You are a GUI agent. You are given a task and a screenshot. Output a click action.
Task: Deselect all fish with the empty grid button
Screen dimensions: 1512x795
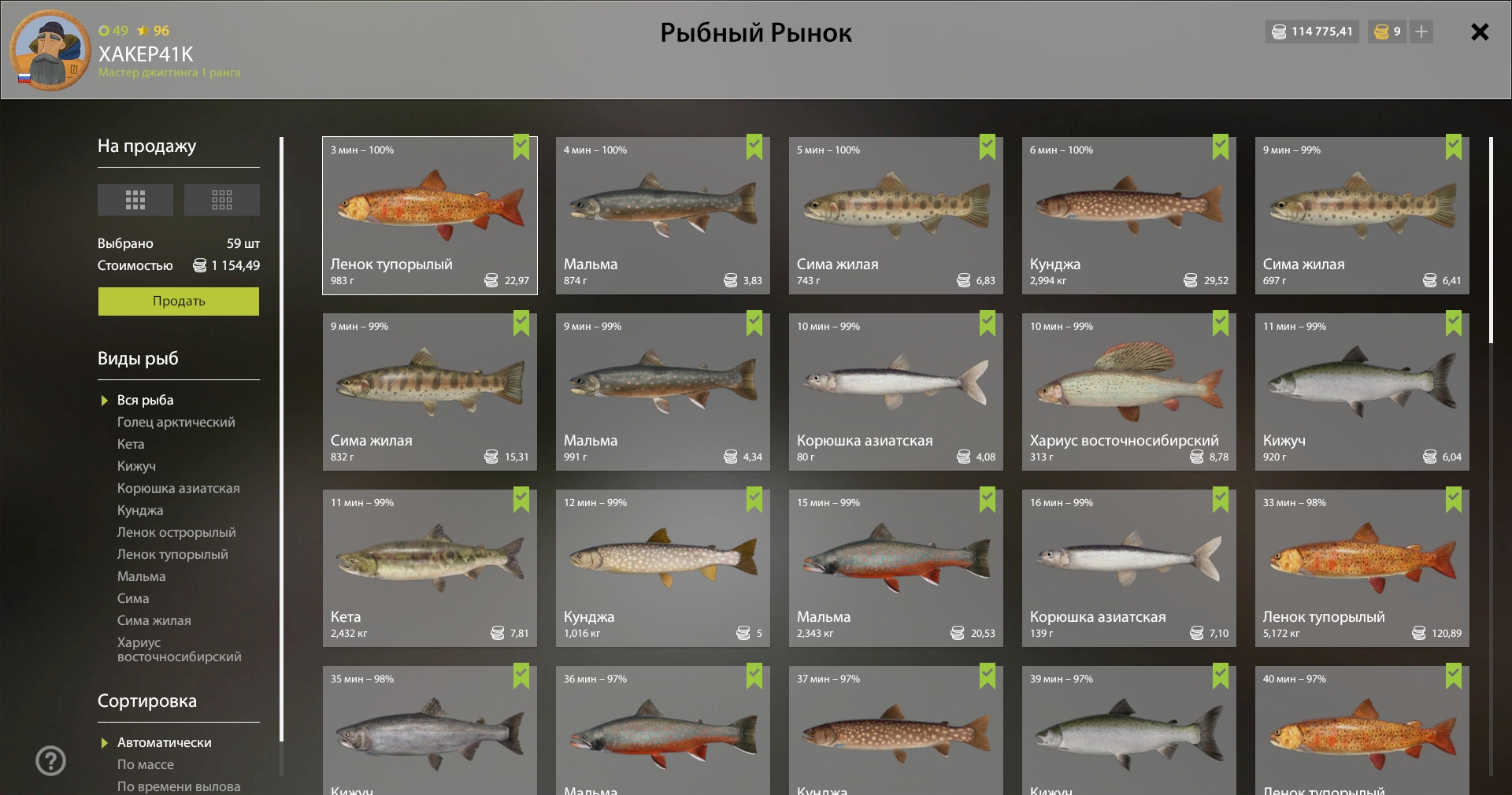[x=222, y=200]
